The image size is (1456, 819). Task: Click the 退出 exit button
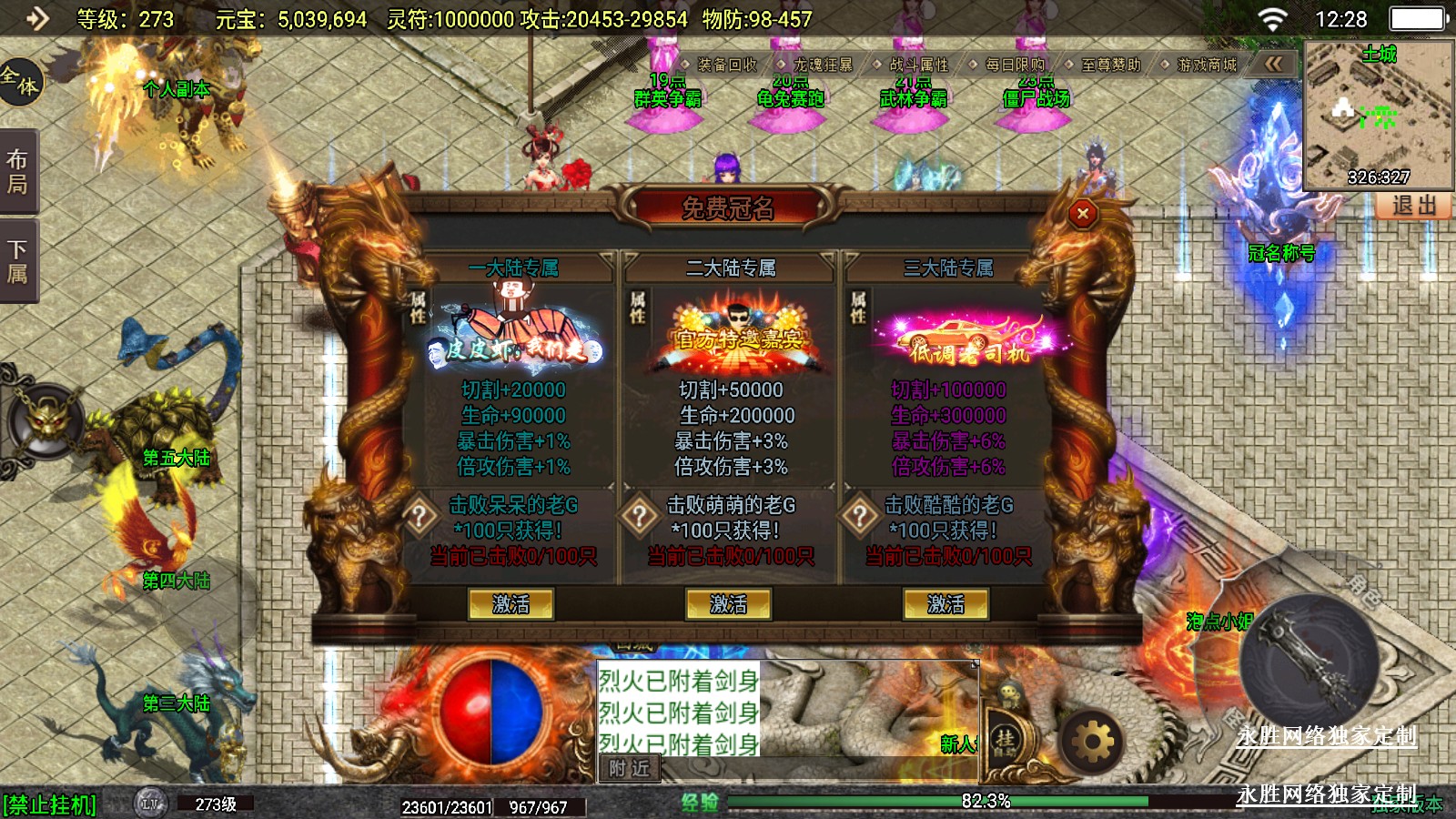(1413, 206)
